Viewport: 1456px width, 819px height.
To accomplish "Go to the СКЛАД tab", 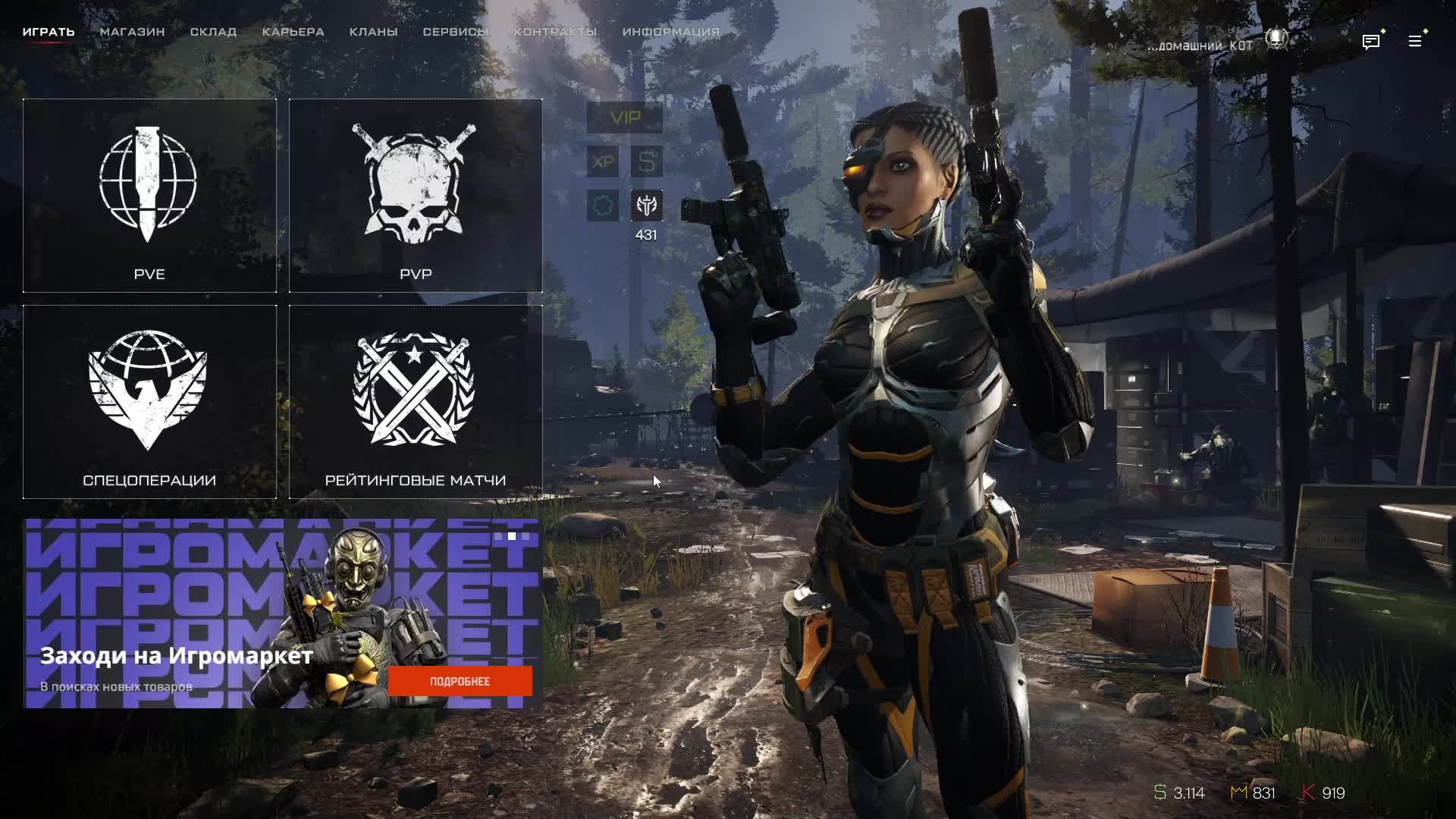I will (x=213, y=32).
